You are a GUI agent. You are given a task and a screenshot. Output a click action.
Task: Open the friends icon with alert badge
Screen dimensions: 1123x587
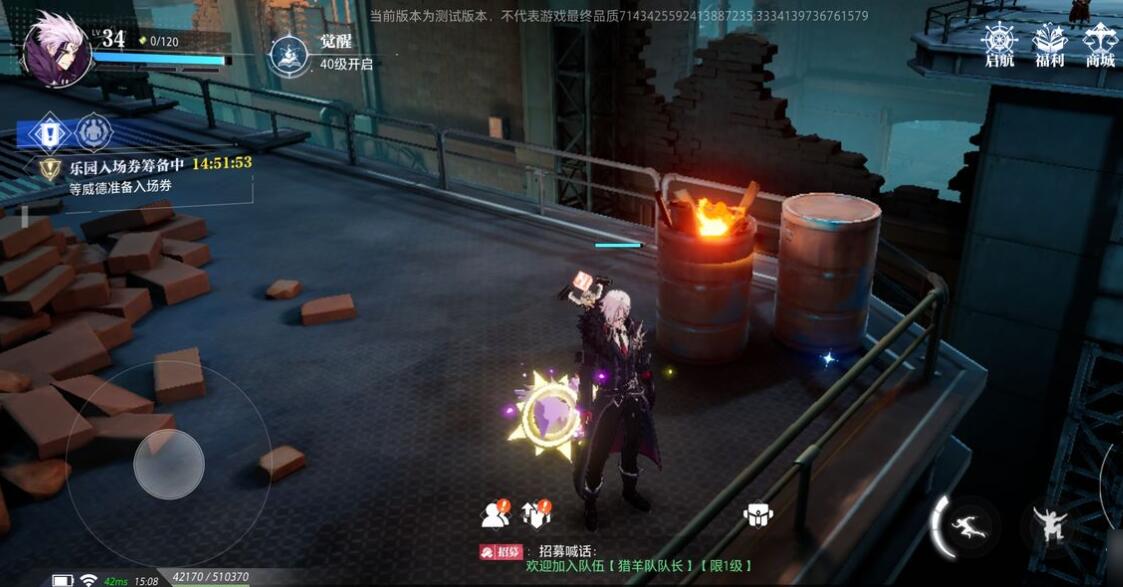pyautogui.click(x=496, y=514)
